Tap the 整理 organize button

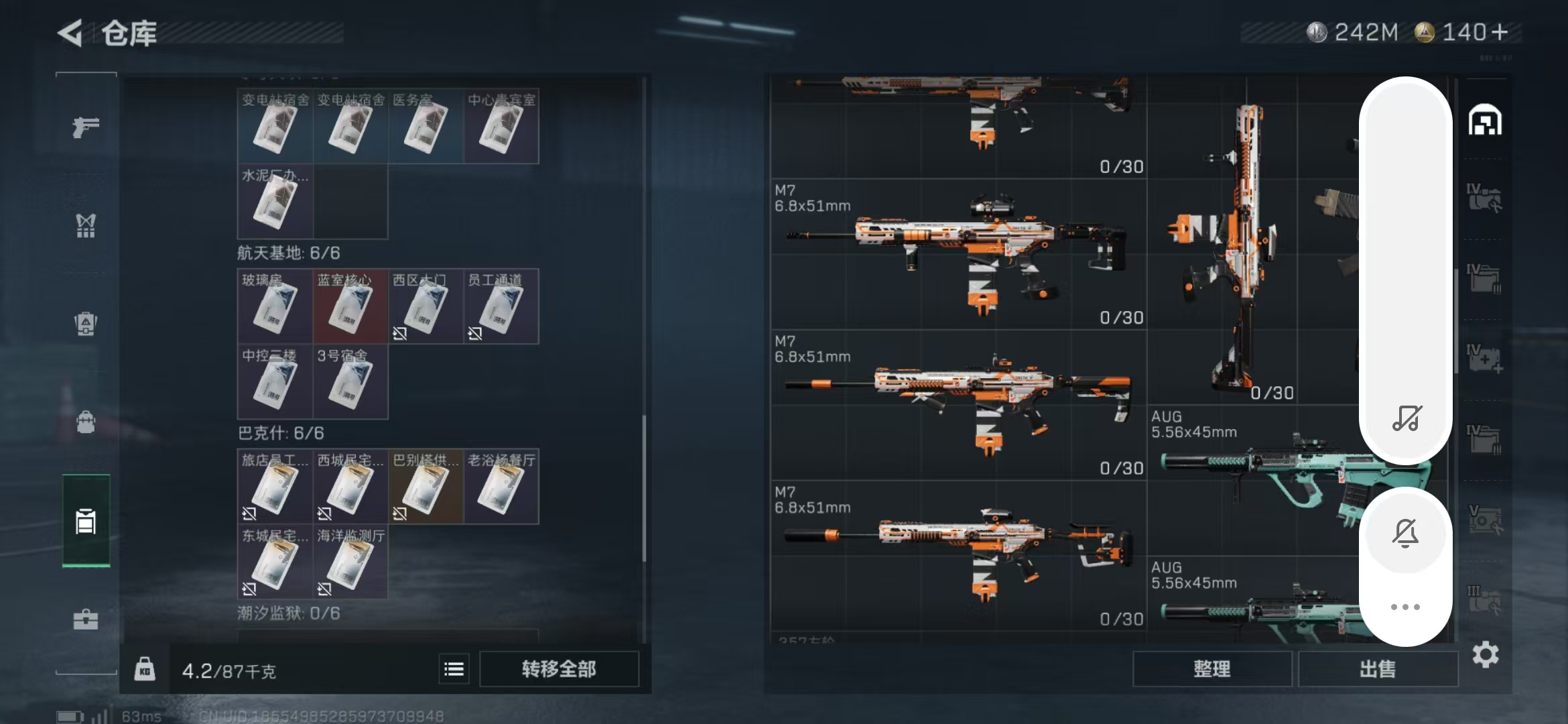[x=1212, y=669]
